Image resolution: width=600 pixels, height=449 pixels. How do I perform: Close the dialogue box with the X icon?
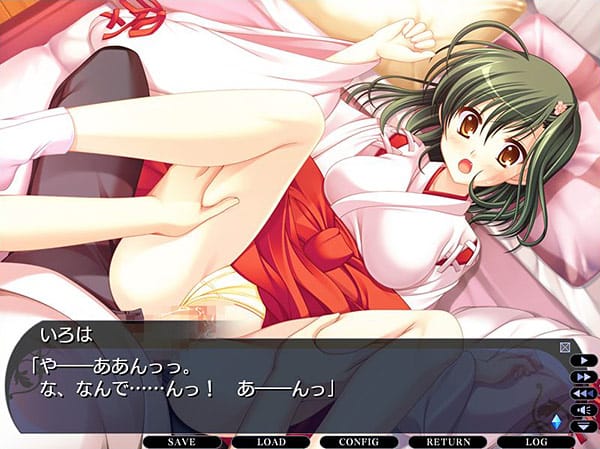pyautogui.click(x=565, y=347)
